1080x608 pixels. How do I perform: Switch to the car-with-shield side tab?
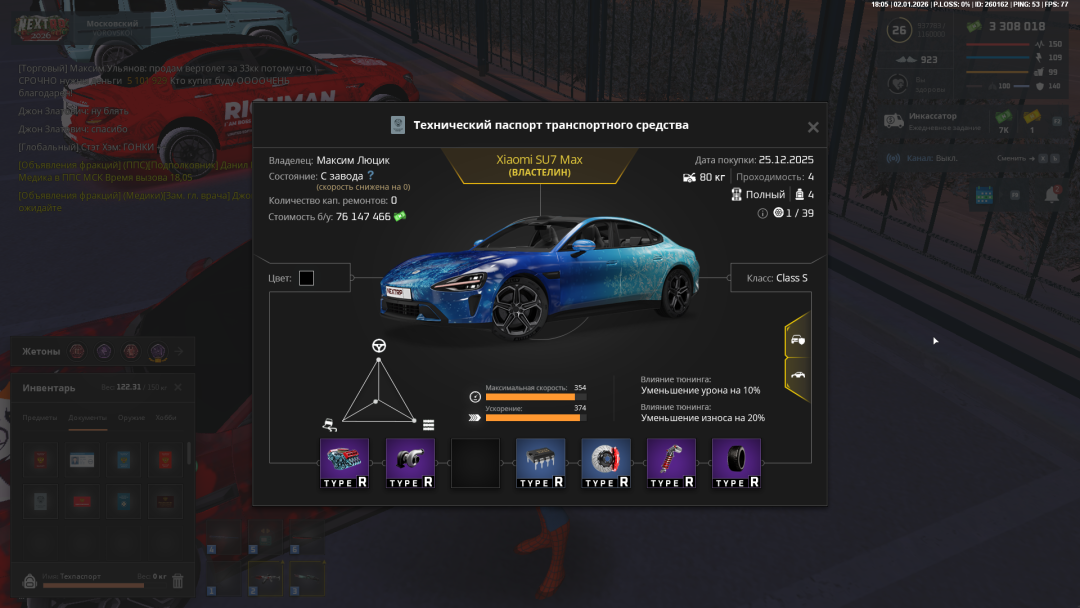797,340
